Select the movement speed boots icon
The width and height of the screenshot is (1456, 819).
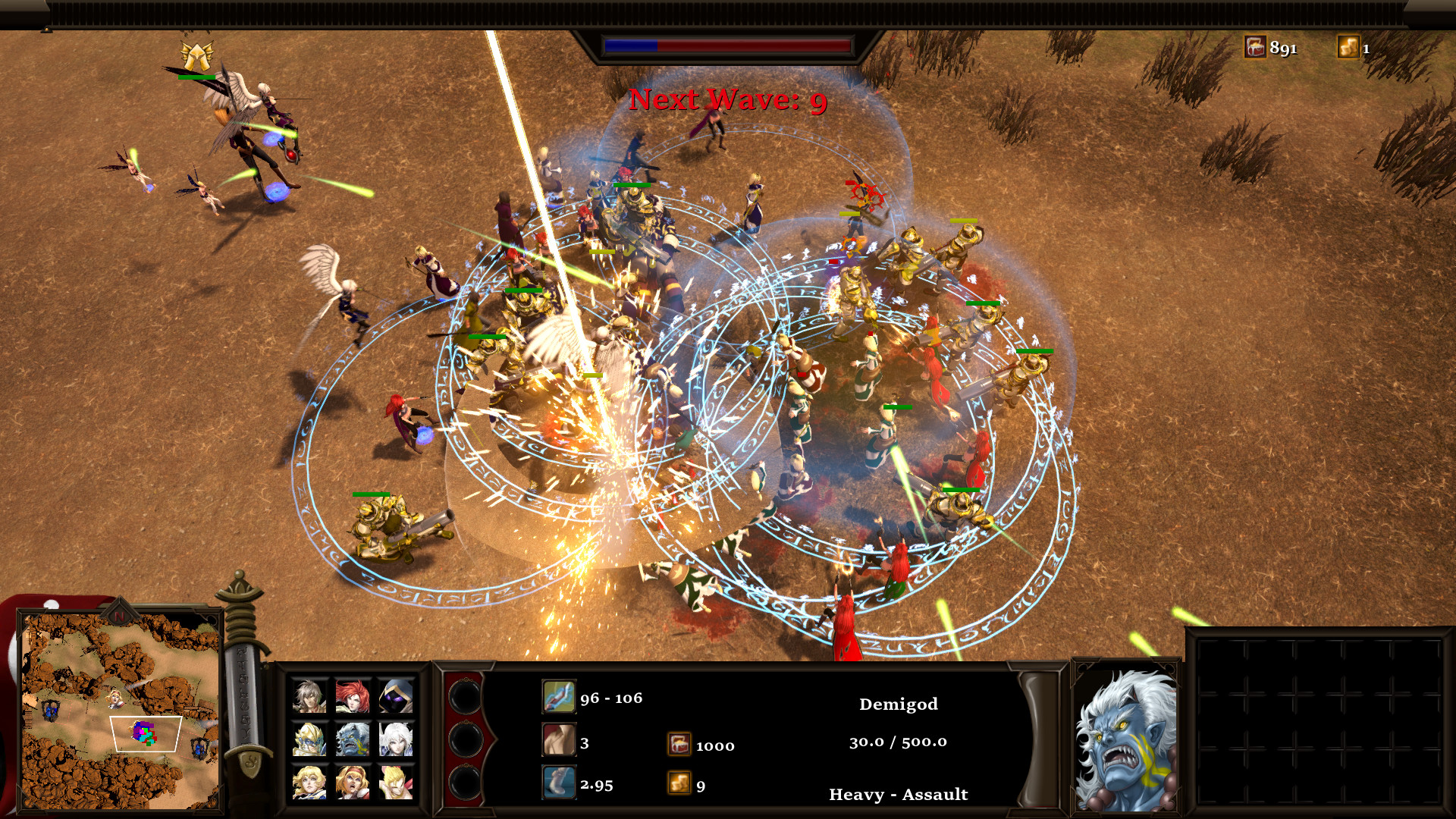point(559,783)
